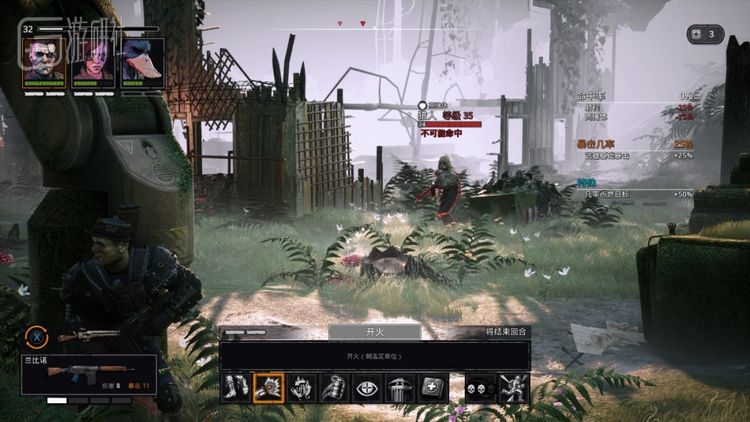Image resolution: width=750 pixels, height=422 pixels.
Task: Select the stone pillar ability icon
Action: point(400,387)
